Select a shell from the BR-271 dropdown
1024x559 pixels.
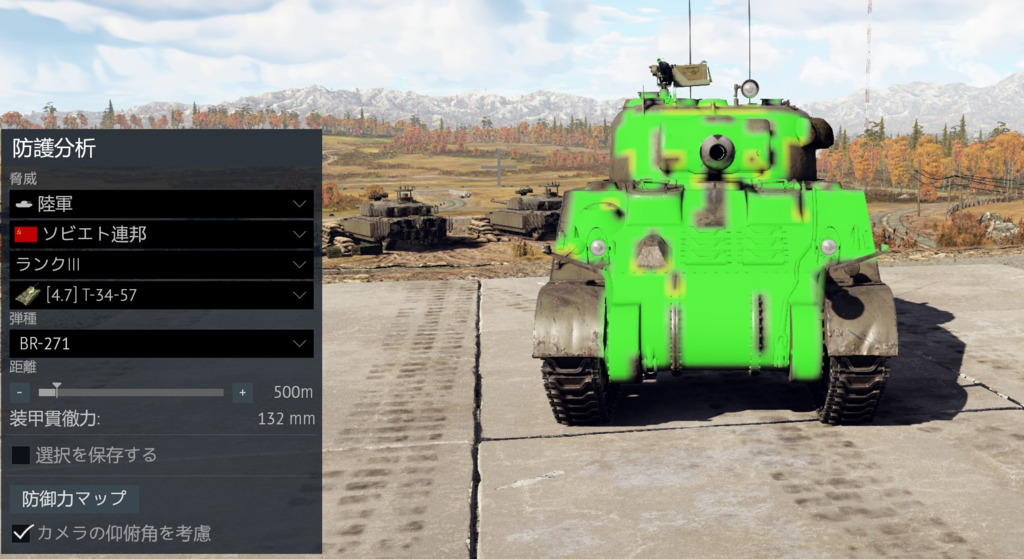point(161,344)
